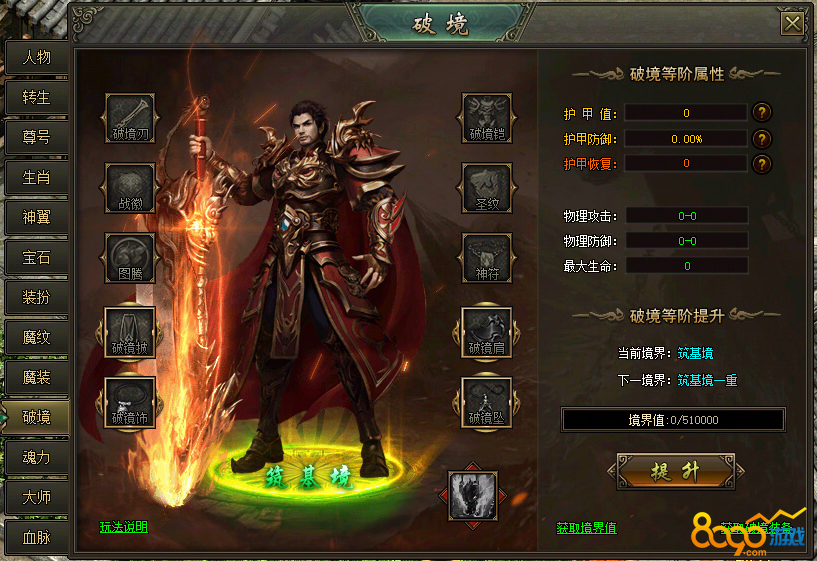Show help for 护甲值 stat
817x561 pixels.
[762, 113]
